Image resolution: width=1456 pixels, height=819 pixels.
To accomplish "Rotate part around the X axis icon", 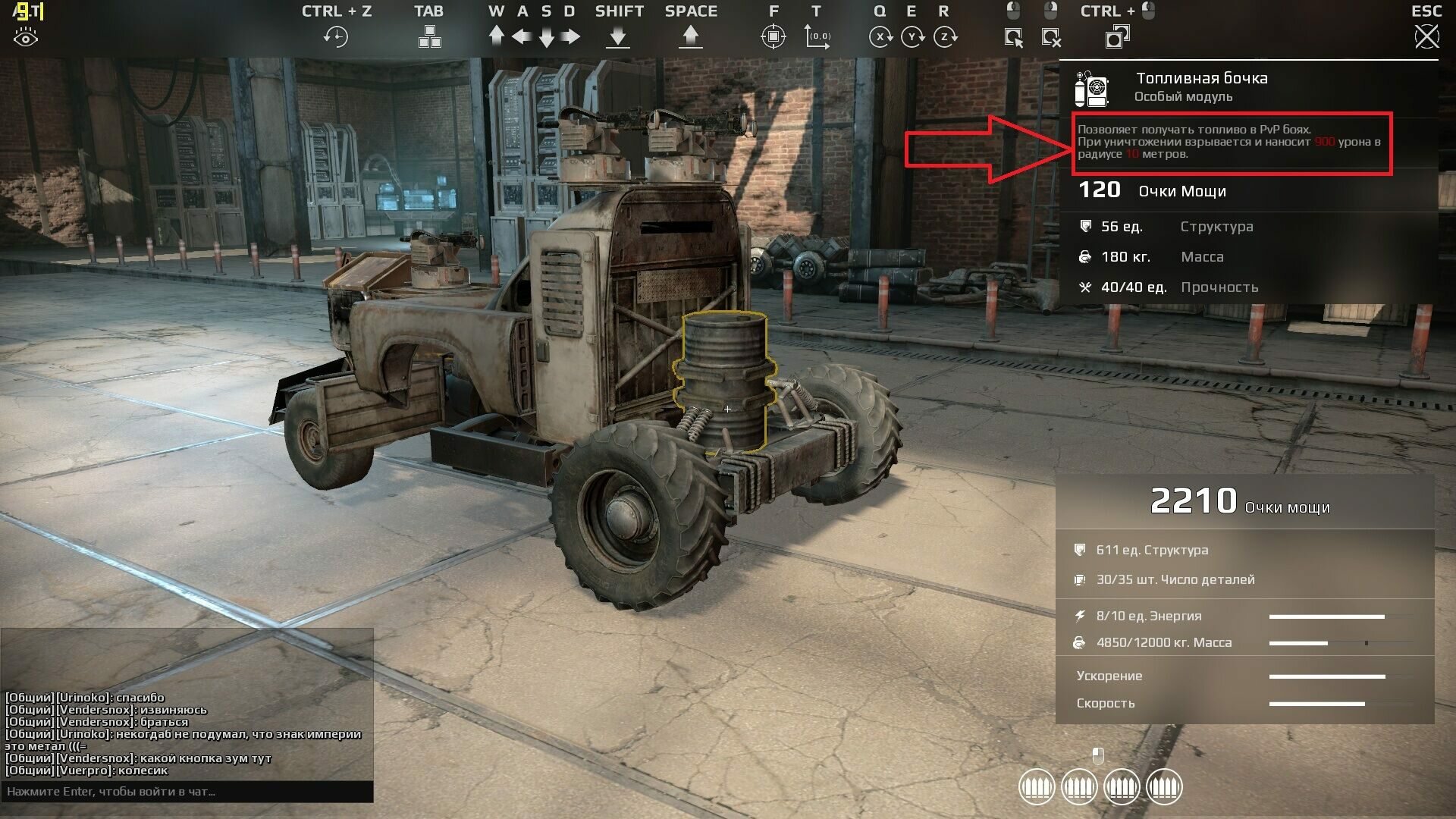I will pos(880,36).
